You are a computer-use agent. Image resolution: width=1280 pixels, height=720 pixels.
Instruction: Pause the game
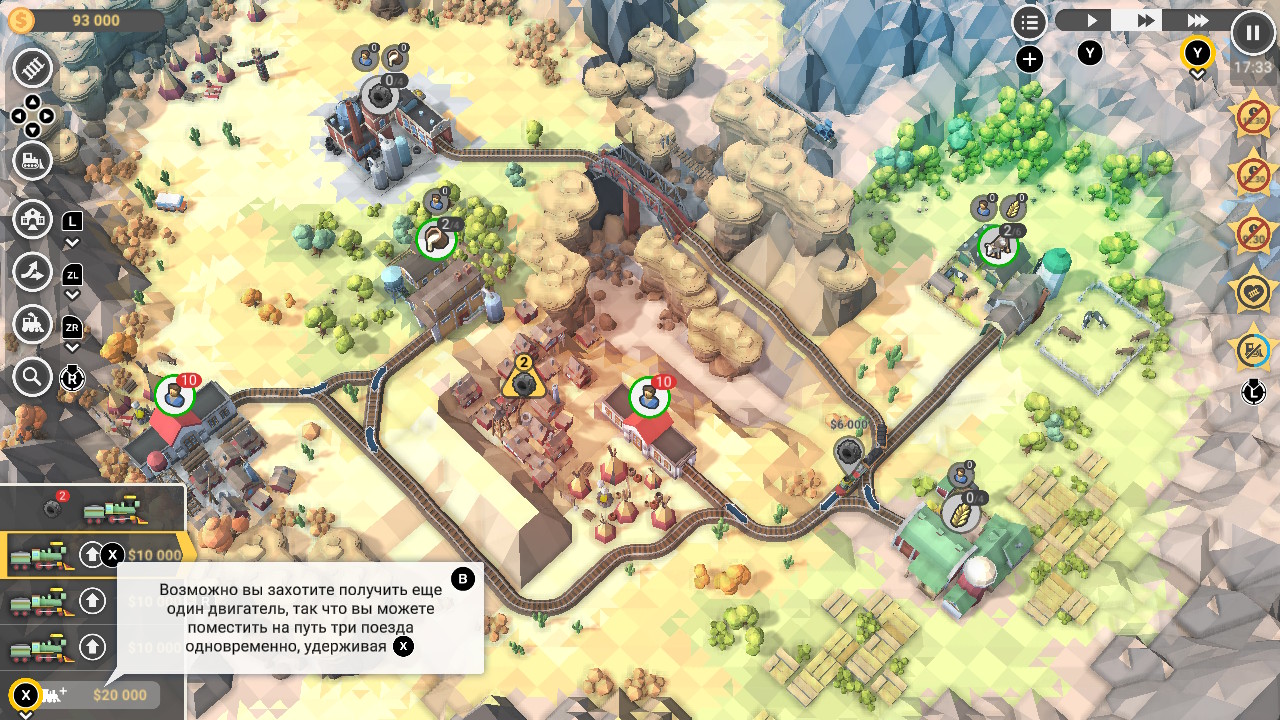tap(1252, 32)
